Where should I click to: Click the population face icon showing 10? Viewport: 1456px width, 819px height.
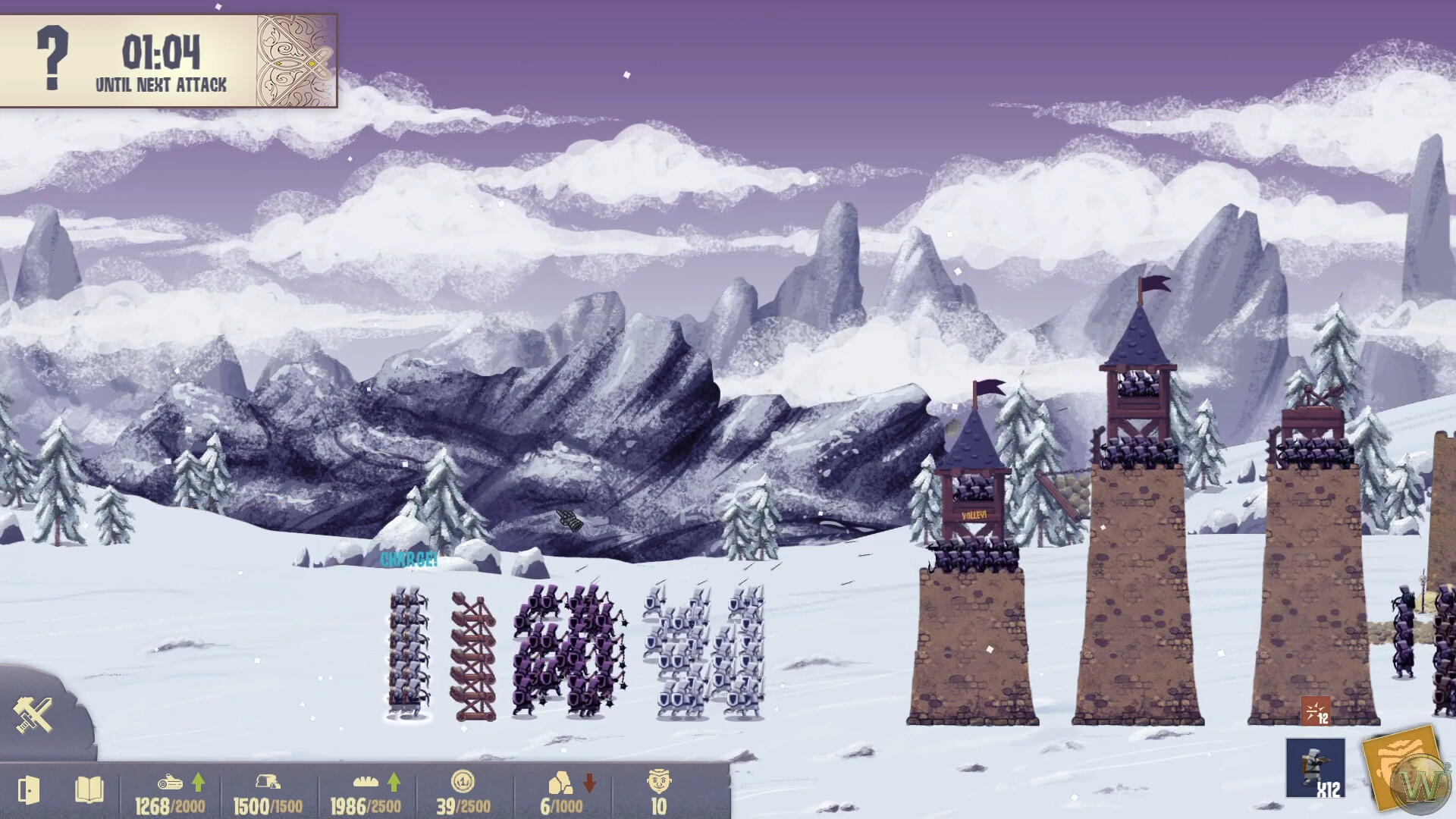pyautogui.click(x=661, y=781)
